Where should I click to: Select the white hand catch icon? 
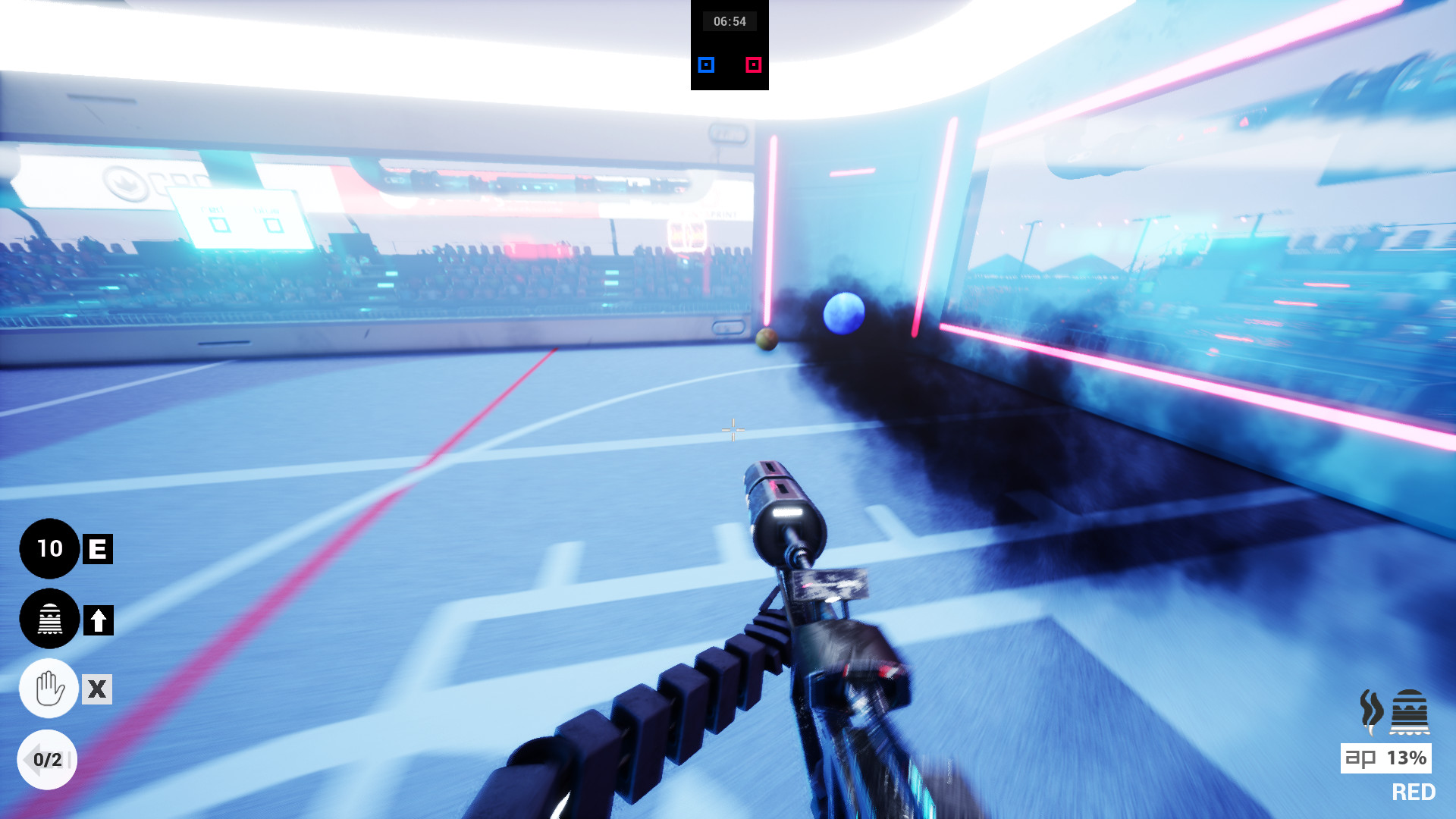[49, 689]
